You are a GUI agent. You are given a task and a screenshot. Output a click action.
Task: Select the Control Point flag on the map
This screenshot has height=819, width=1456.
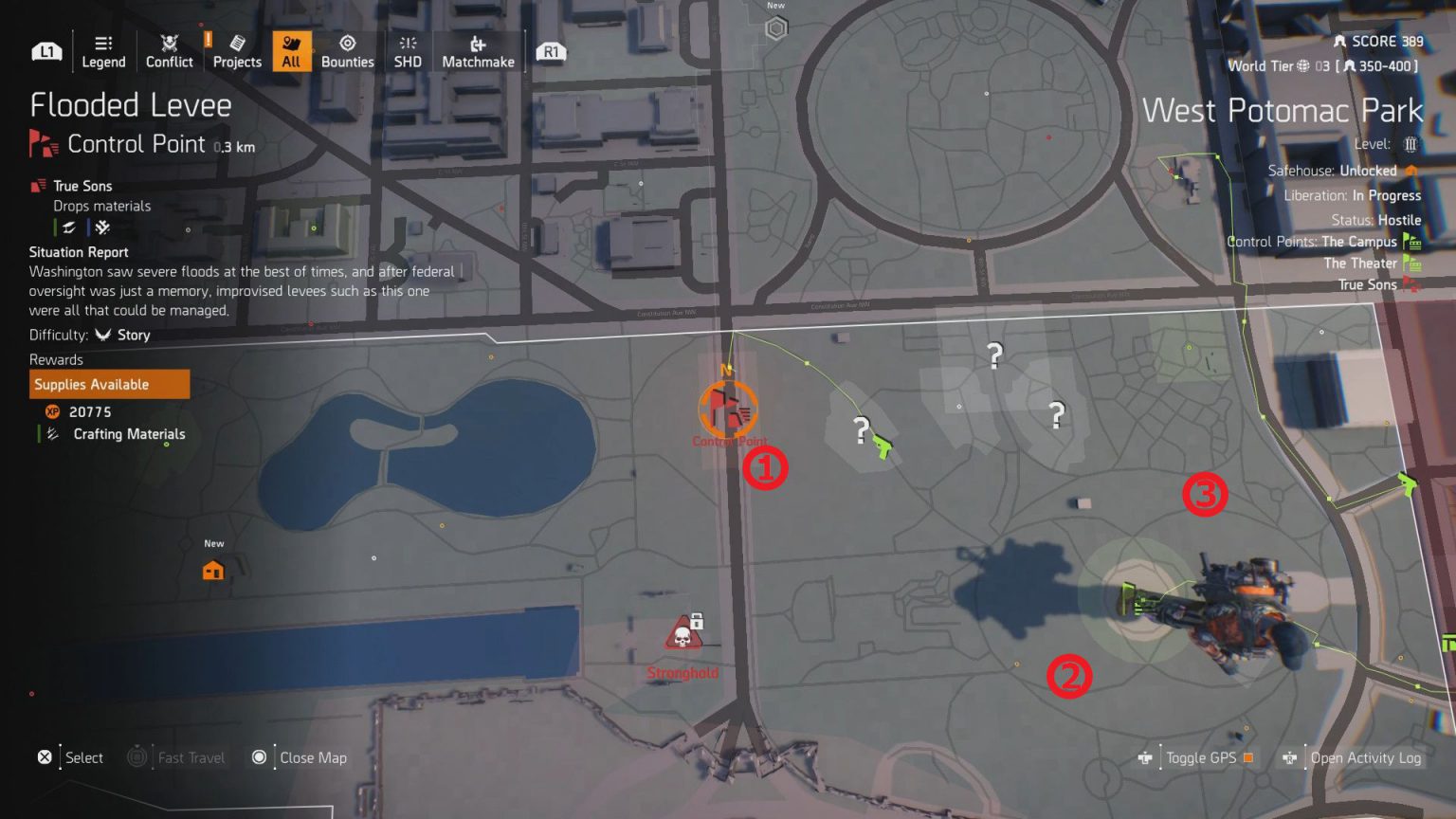(727, 409)
